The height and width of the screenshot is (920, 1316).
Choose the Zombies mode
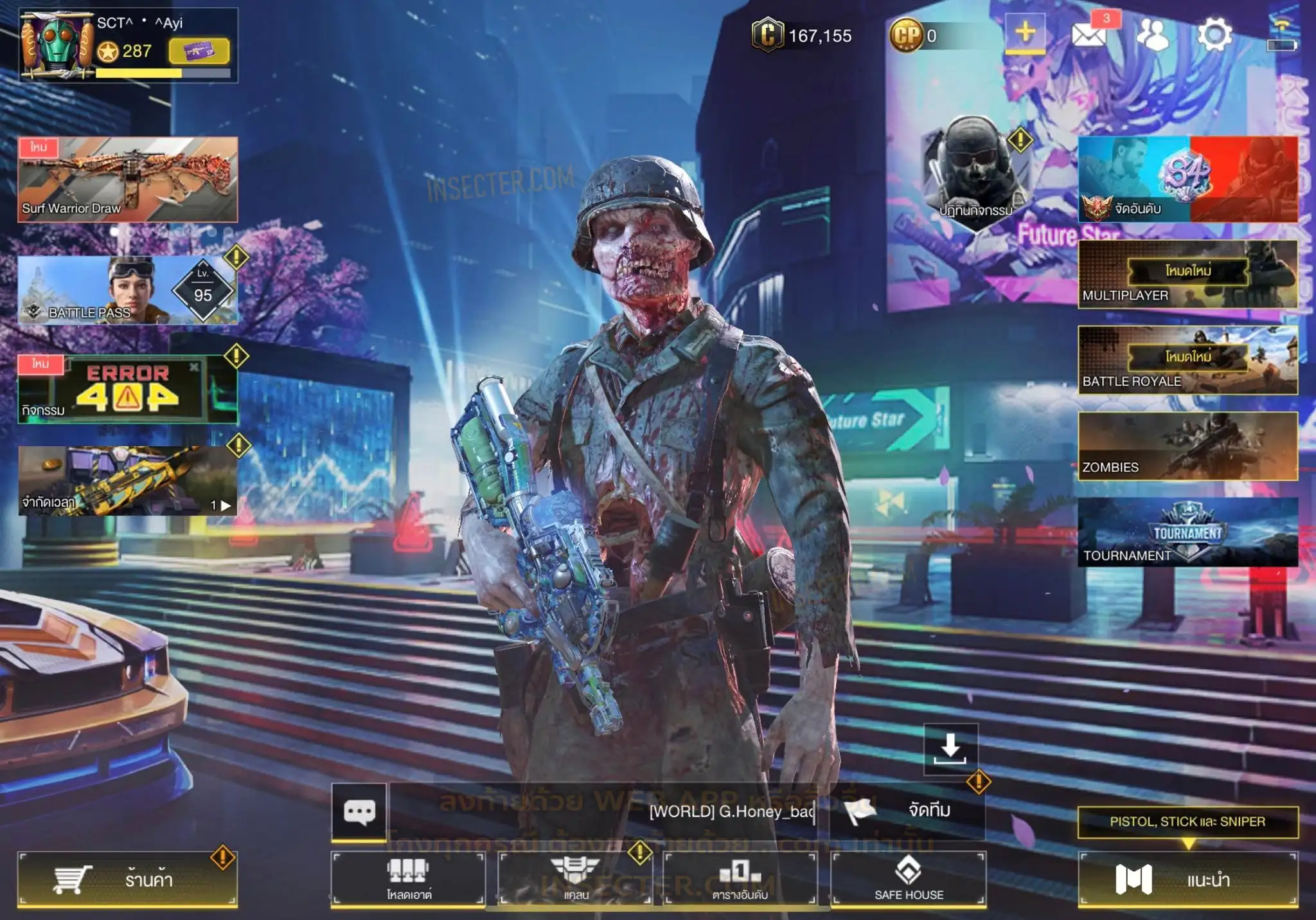pos(1187,446)
